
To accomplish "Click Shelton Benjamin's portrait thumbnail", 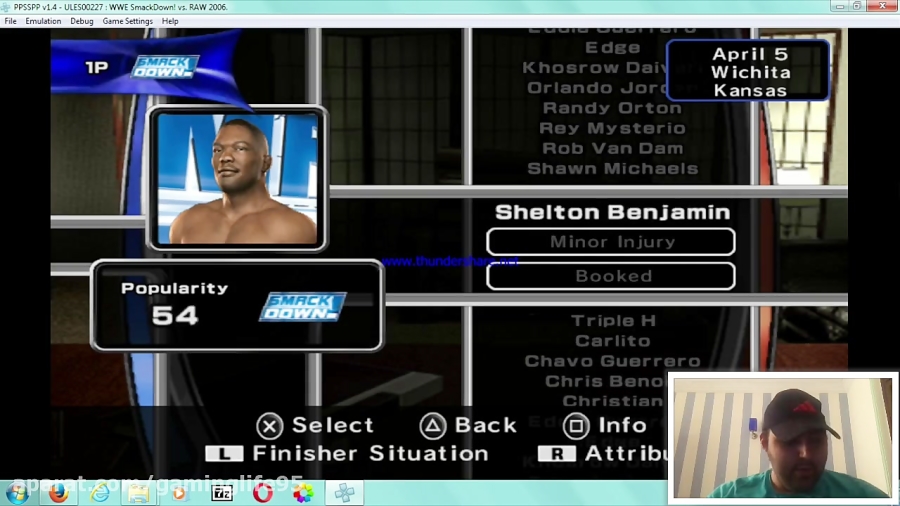I will point(238,178).
